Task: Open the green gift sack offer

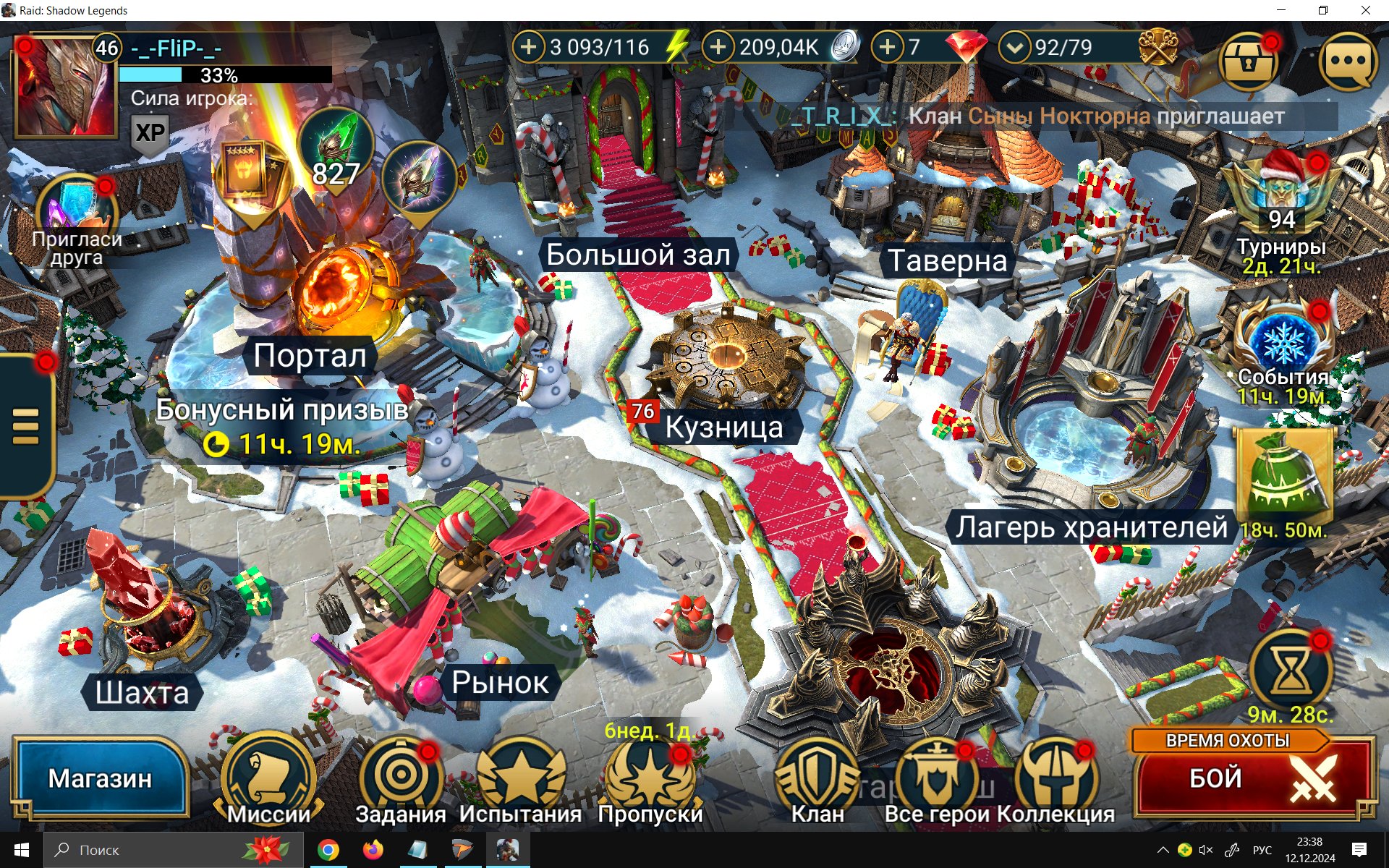Action: click(x=1283, y=474)
